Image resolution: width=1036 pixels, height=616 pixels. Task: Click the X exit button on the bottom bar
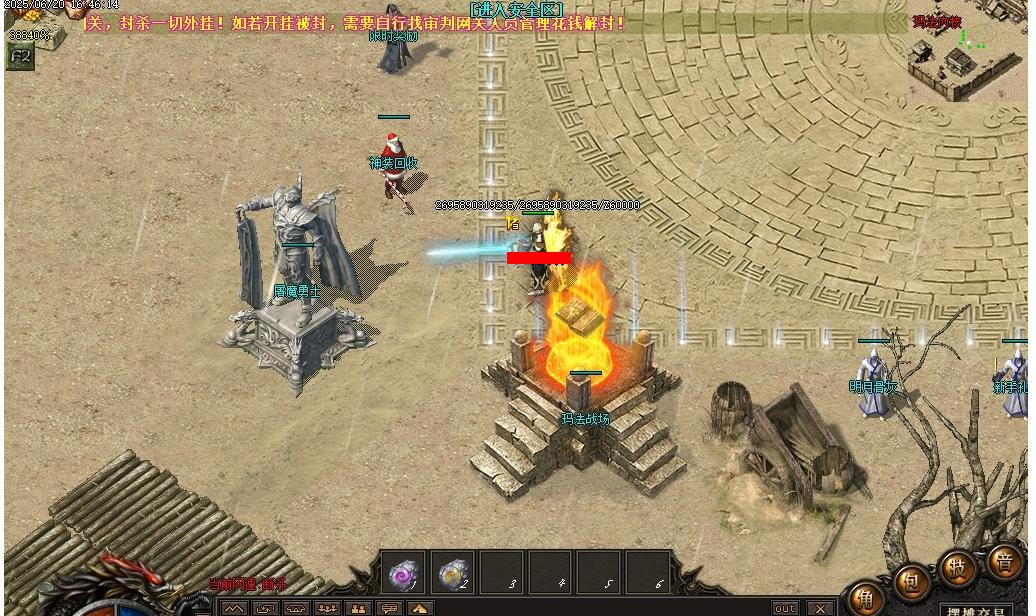click(x=820, y=608)
